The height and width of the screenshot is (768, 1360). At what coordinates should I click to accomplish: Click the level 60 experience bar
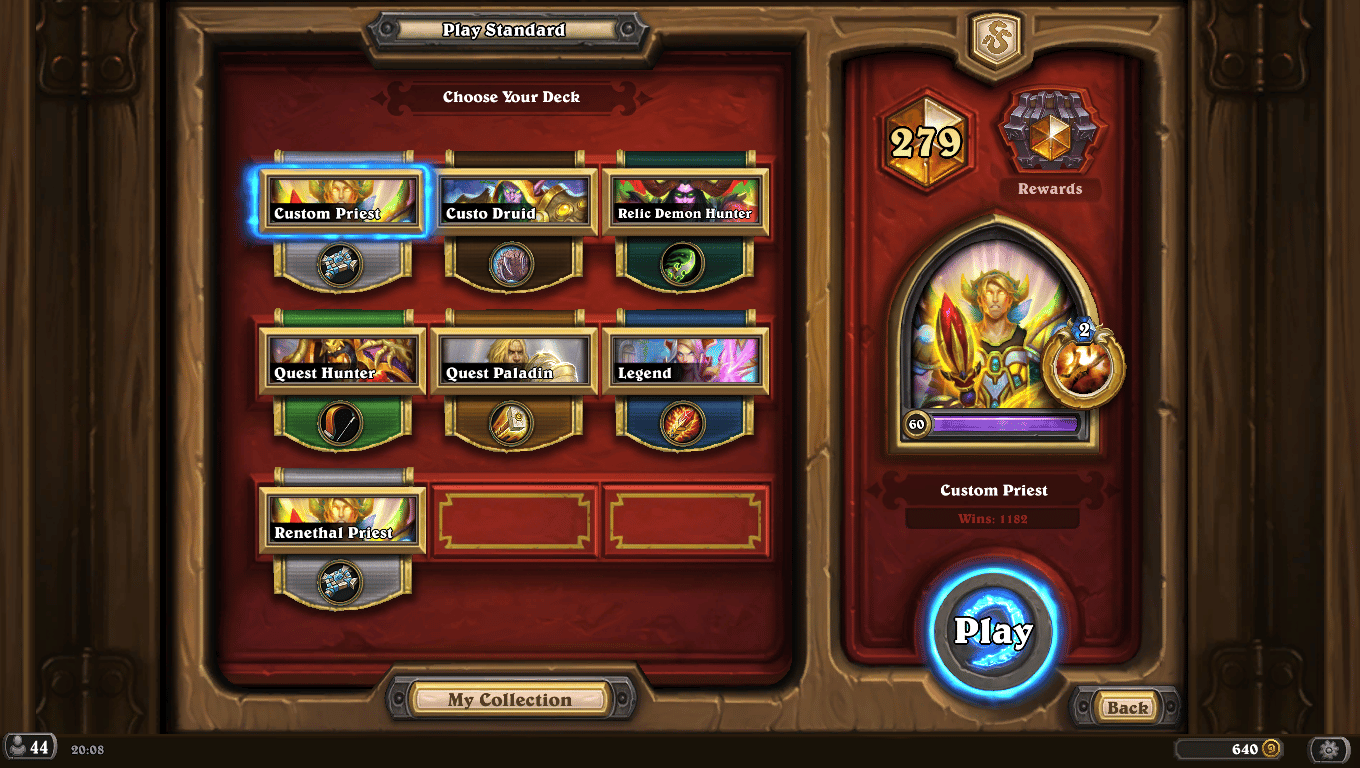pyautogui.click(x=993, y=424)
